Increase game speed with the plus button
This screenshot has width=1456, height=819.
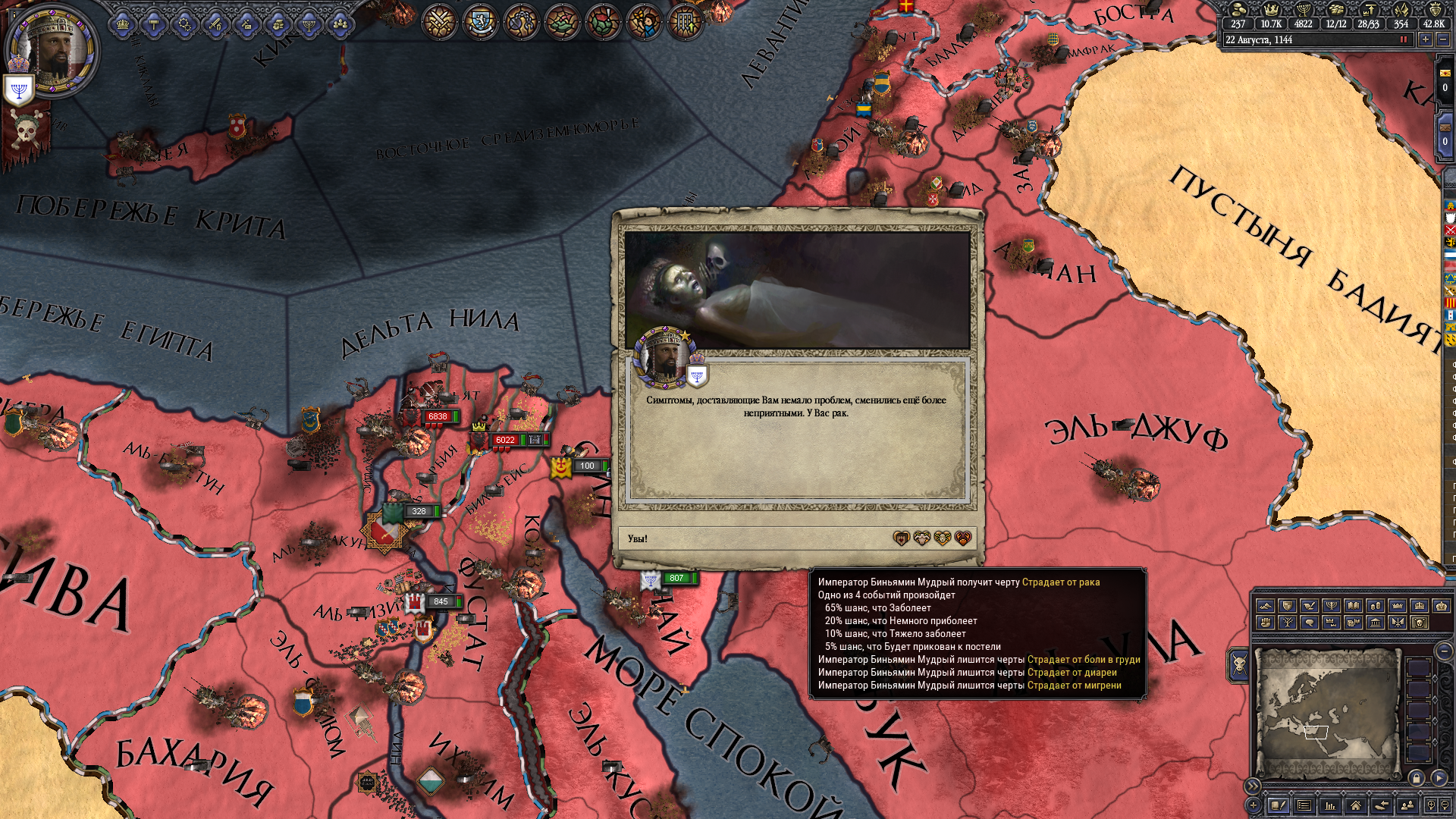(x=1426, y=39)
